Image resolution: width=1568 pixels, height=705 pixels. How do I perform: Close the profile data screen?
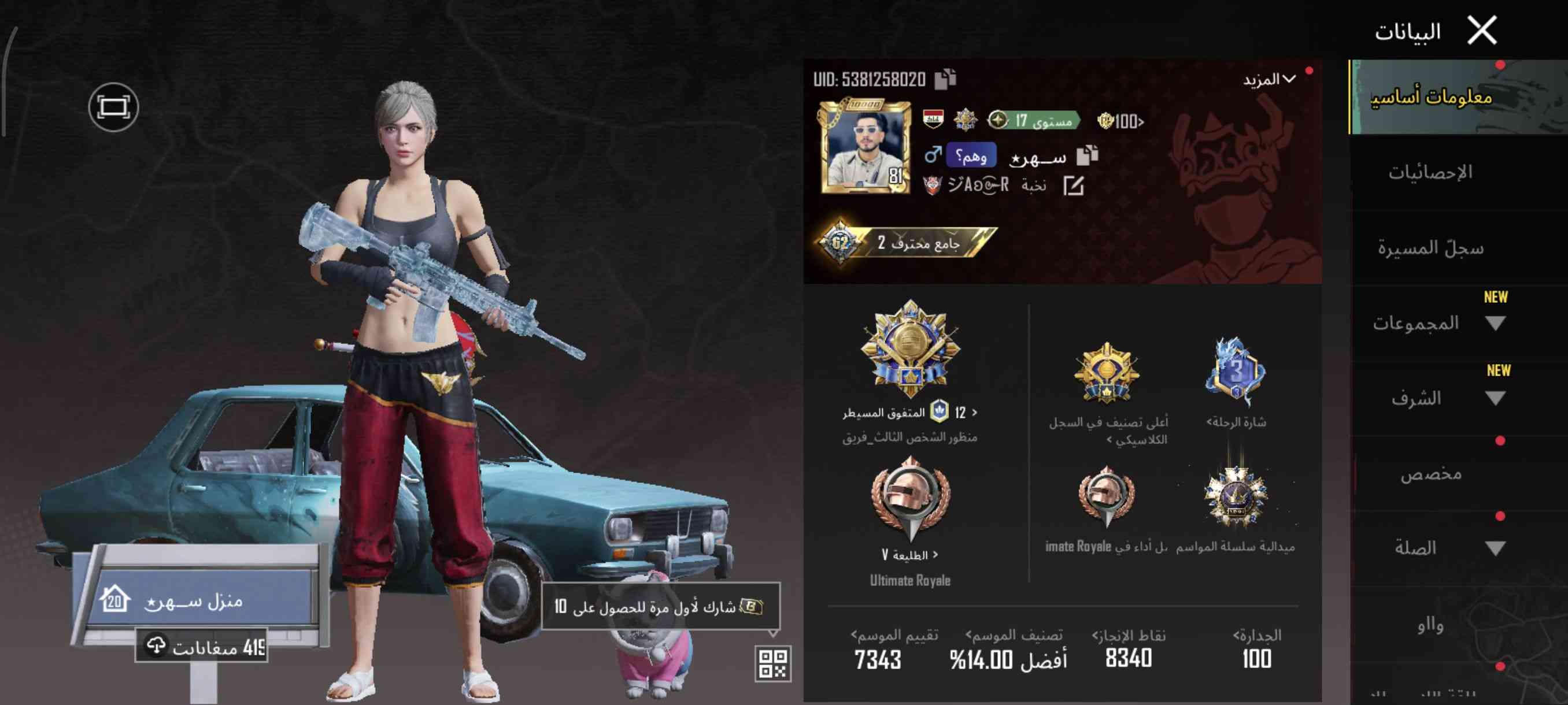tap(1482, 31)
